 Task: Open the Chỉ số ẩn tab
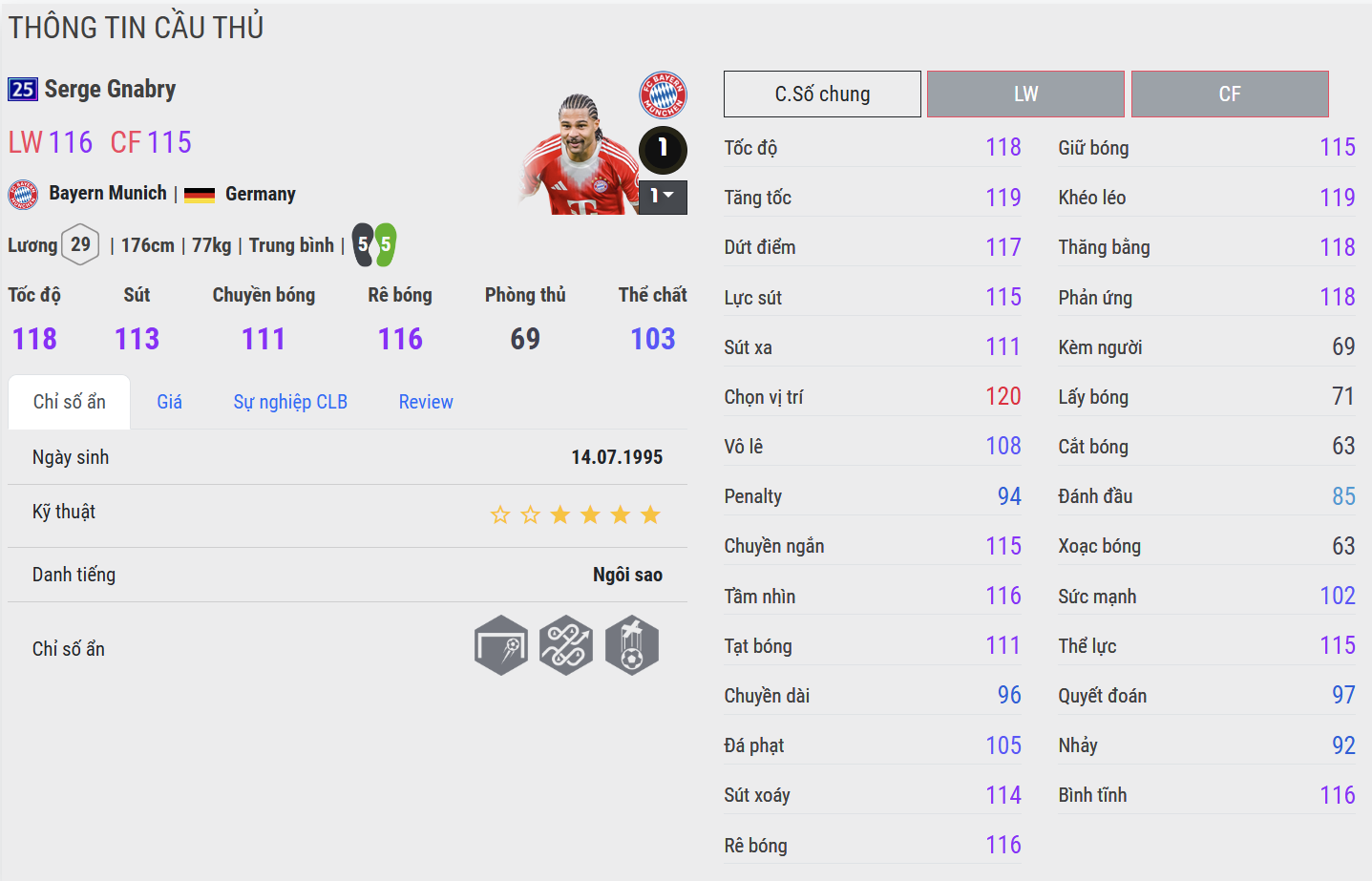tap(69, 402)
